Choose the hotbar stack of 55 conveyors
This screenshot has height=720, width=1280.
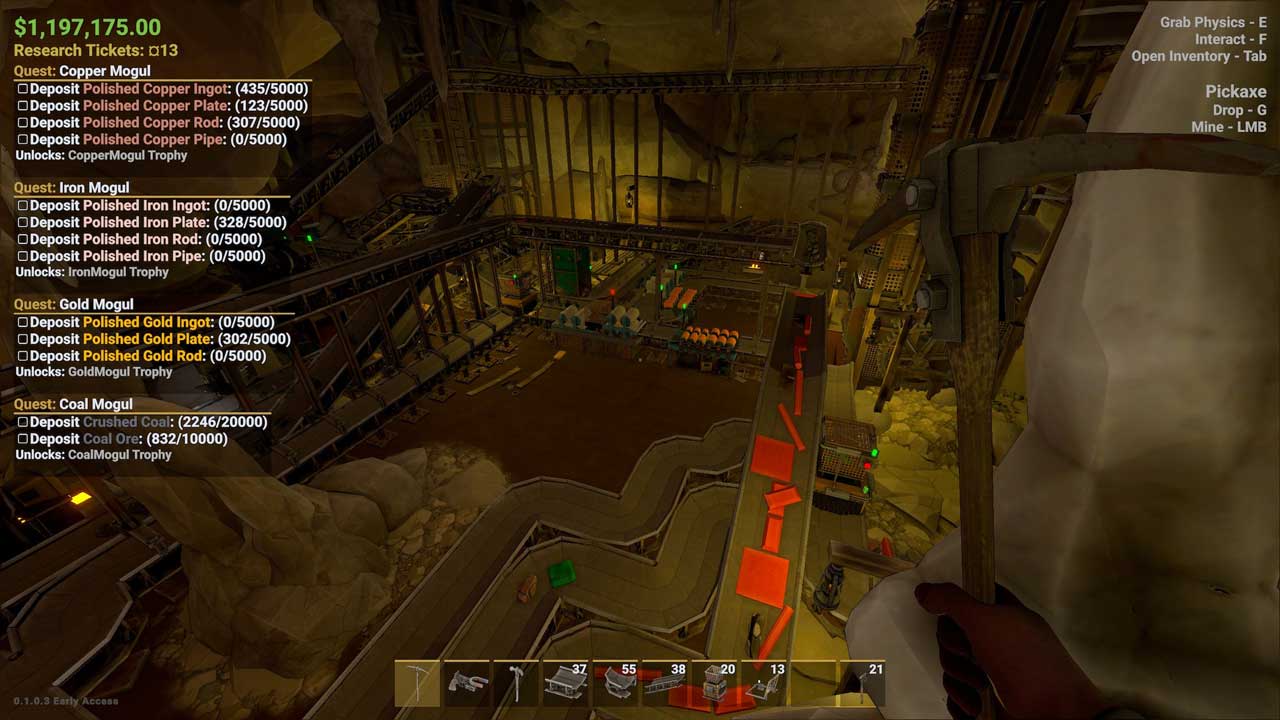[615, 684]
